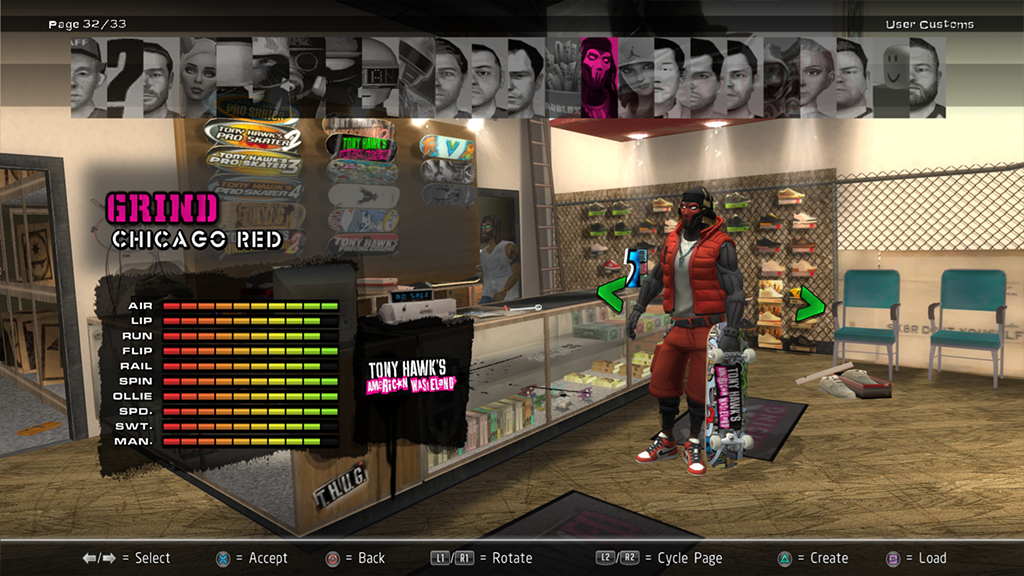Go back using the Back option
1024x576 pixels.
359,558
